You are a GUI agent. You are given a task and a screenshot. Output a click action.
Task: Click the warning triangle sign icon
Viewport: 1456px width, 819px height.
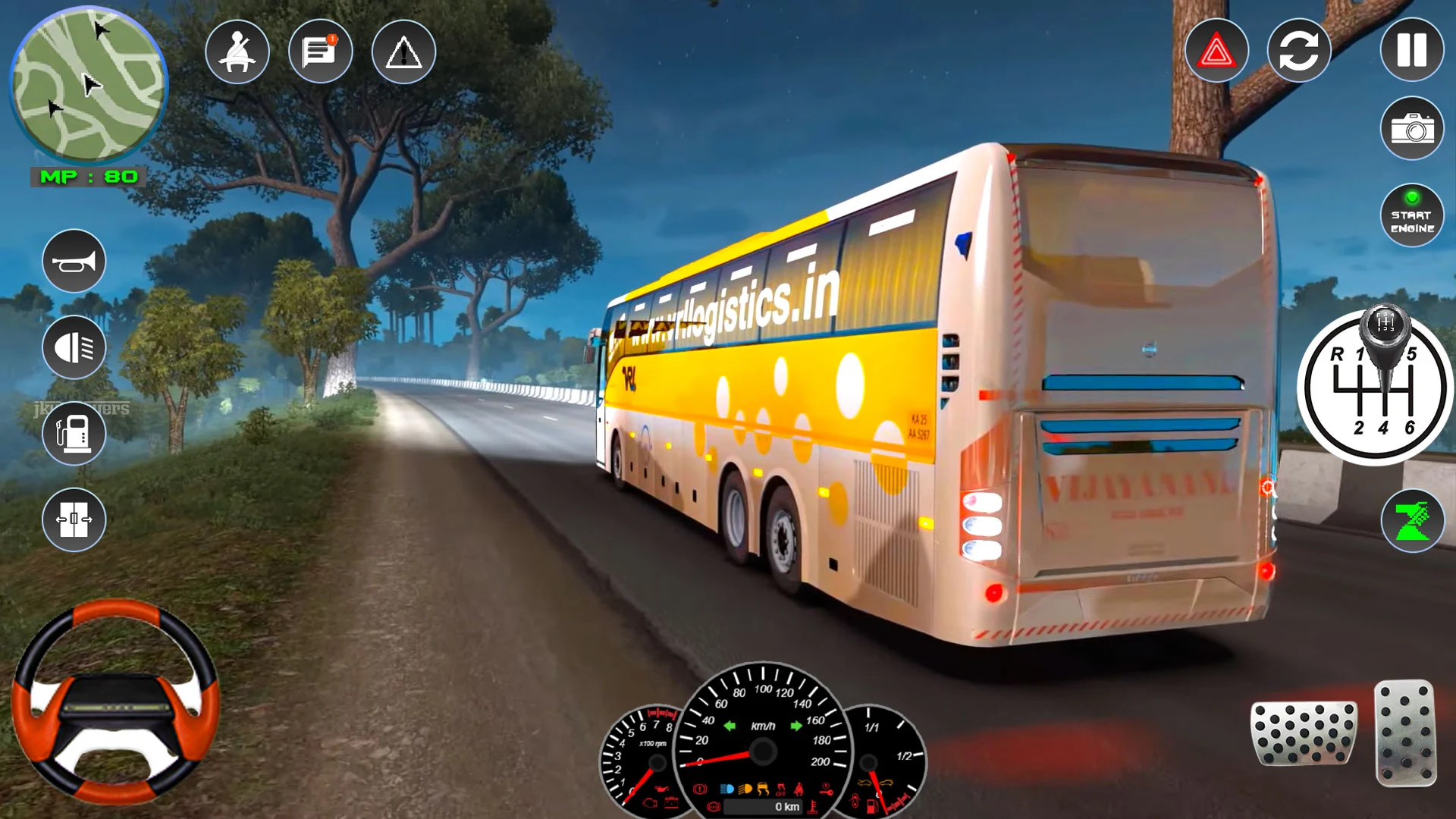point(404,50)
